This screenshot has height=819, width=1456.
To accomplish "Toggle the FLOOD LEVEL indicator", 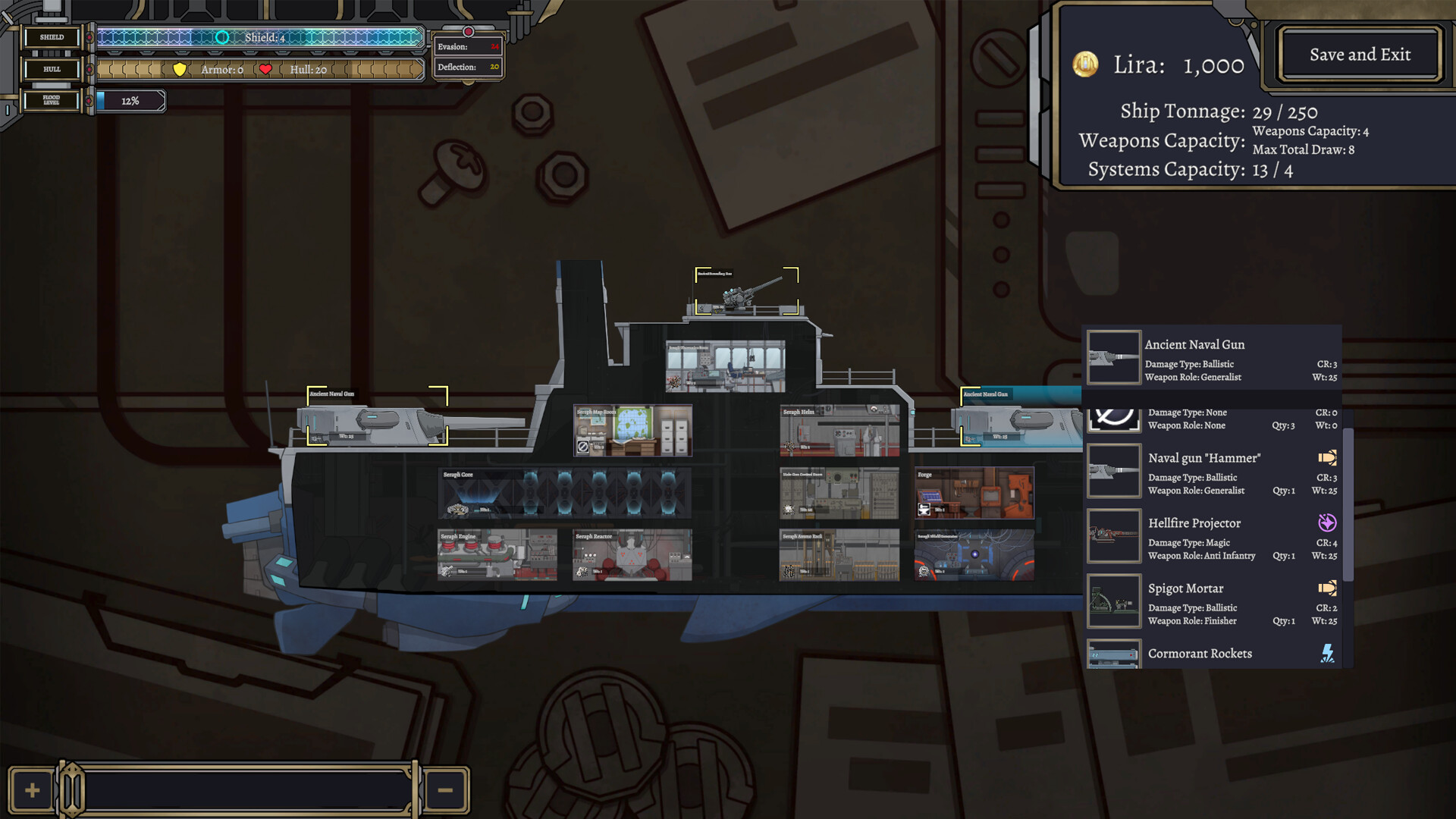I will click(x=51, y=99).
